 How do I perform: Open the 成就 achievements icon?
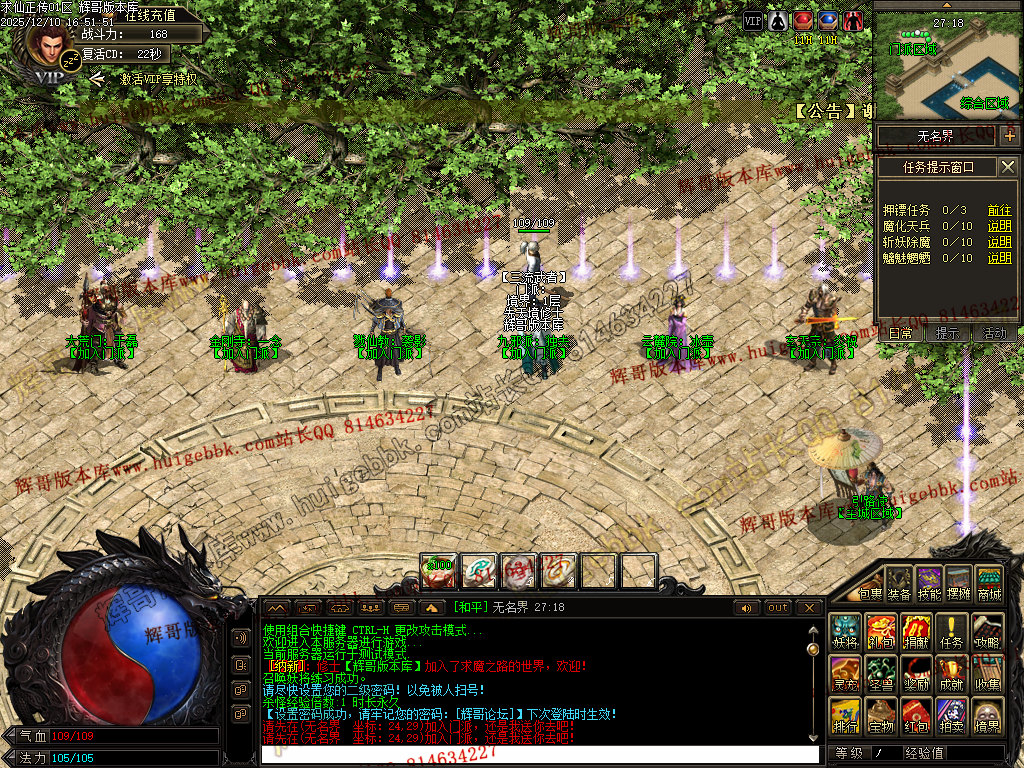pos(953,675)
